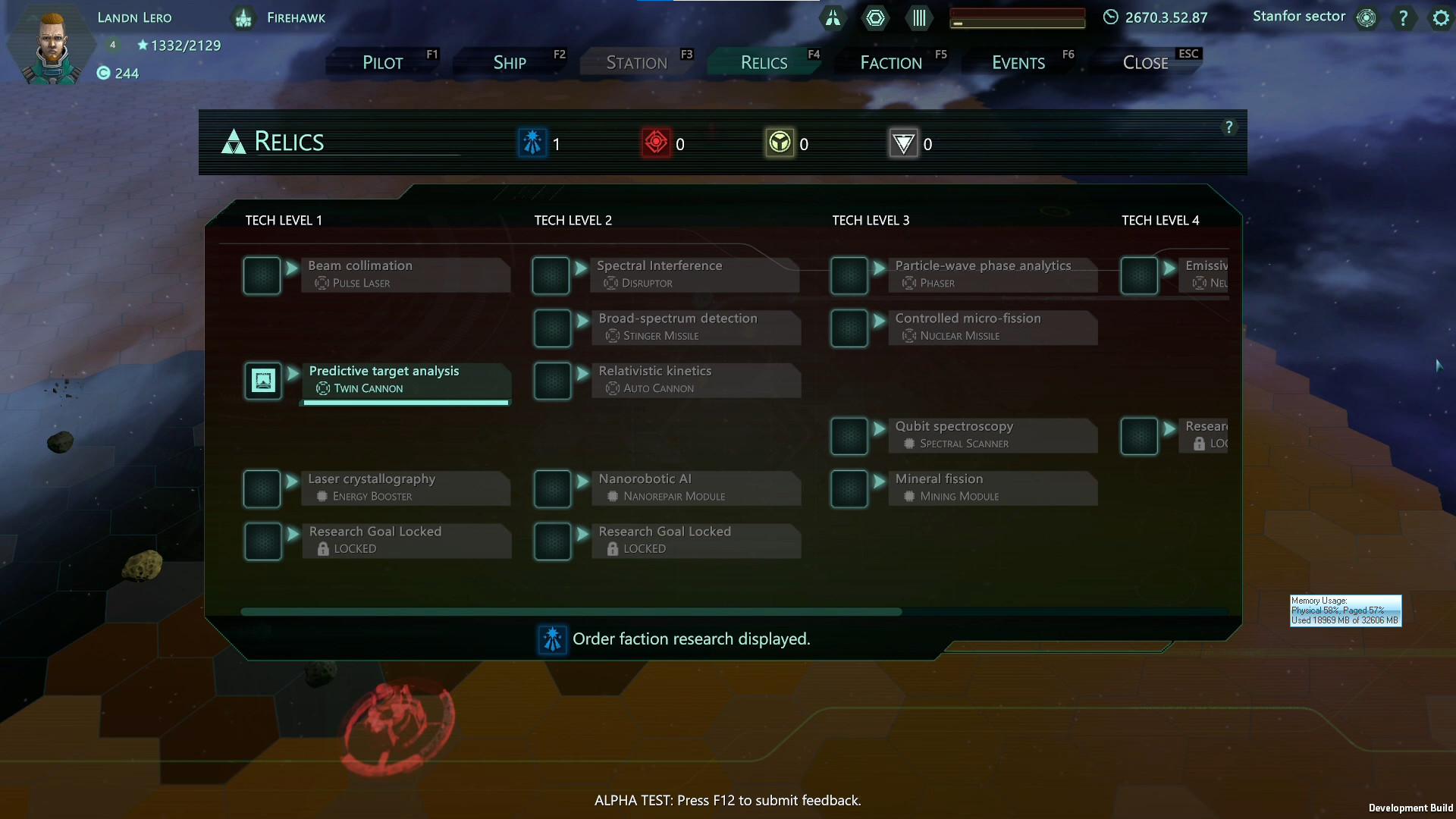Select the Beam collimation research goal
This screenshot has height=819, width=1456.
(x=406, y=274)
